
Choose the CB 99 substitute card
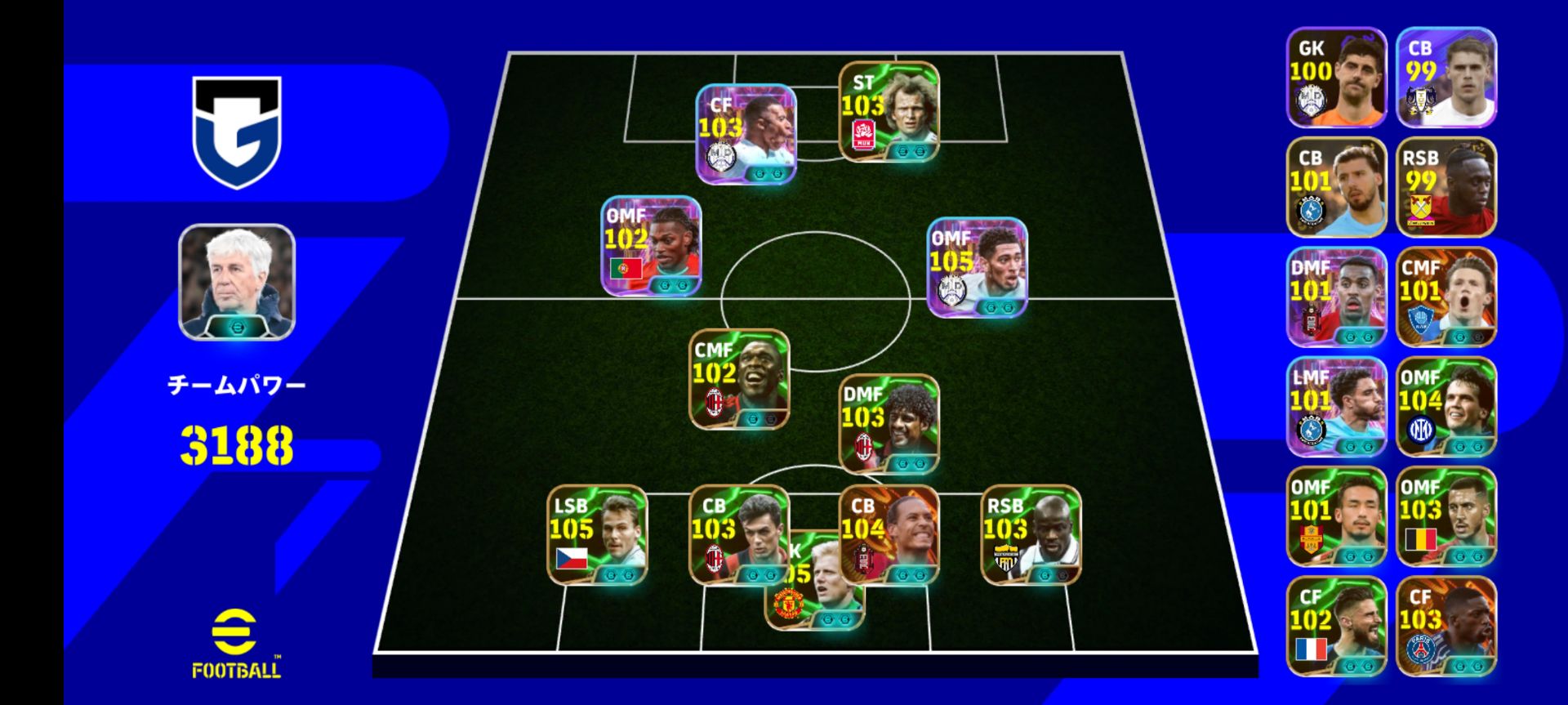(1445, 78)
